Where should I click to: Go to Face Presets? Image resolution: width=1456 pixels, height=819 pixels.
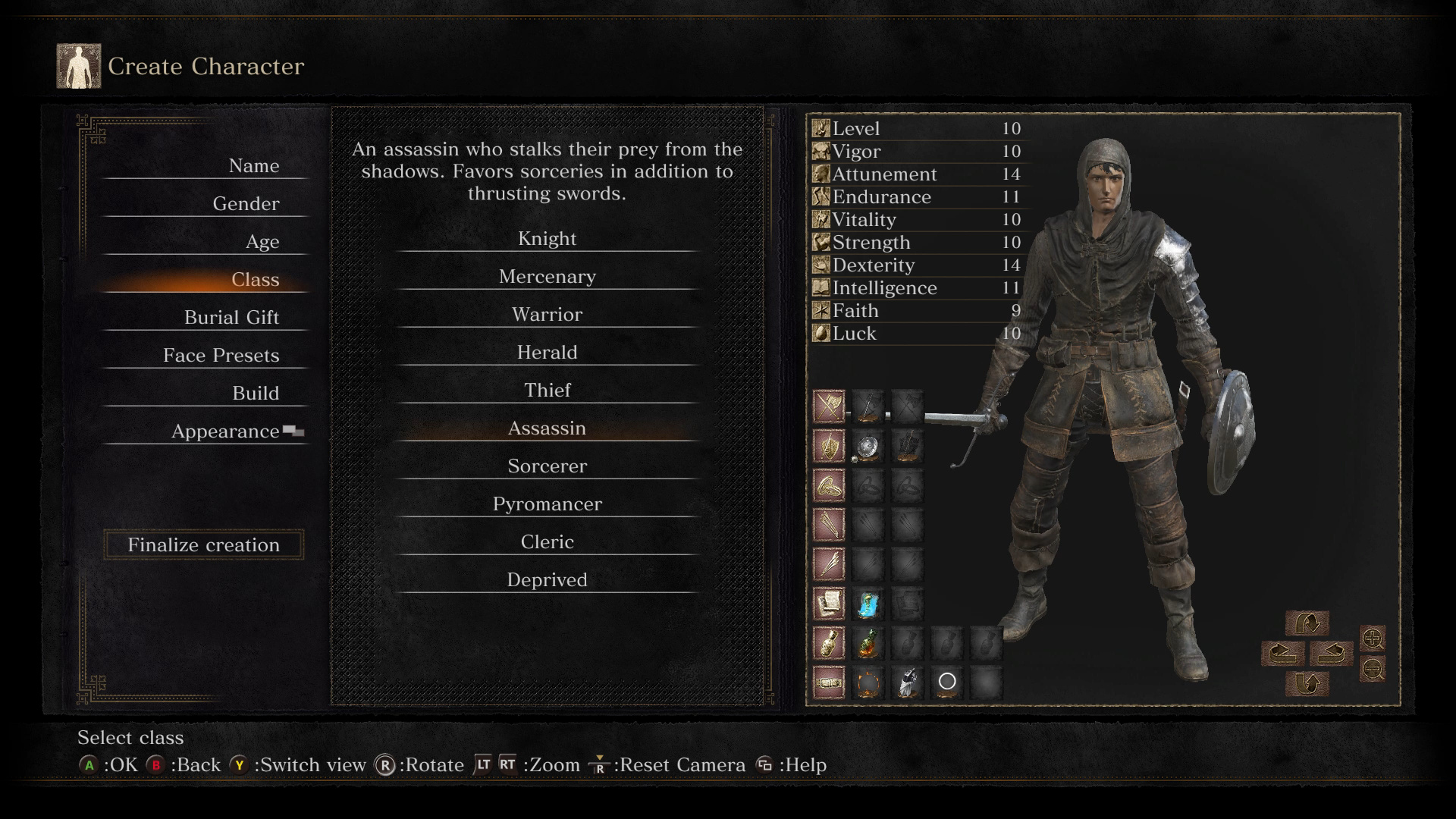pyautogui.click(x=221, y=356)
